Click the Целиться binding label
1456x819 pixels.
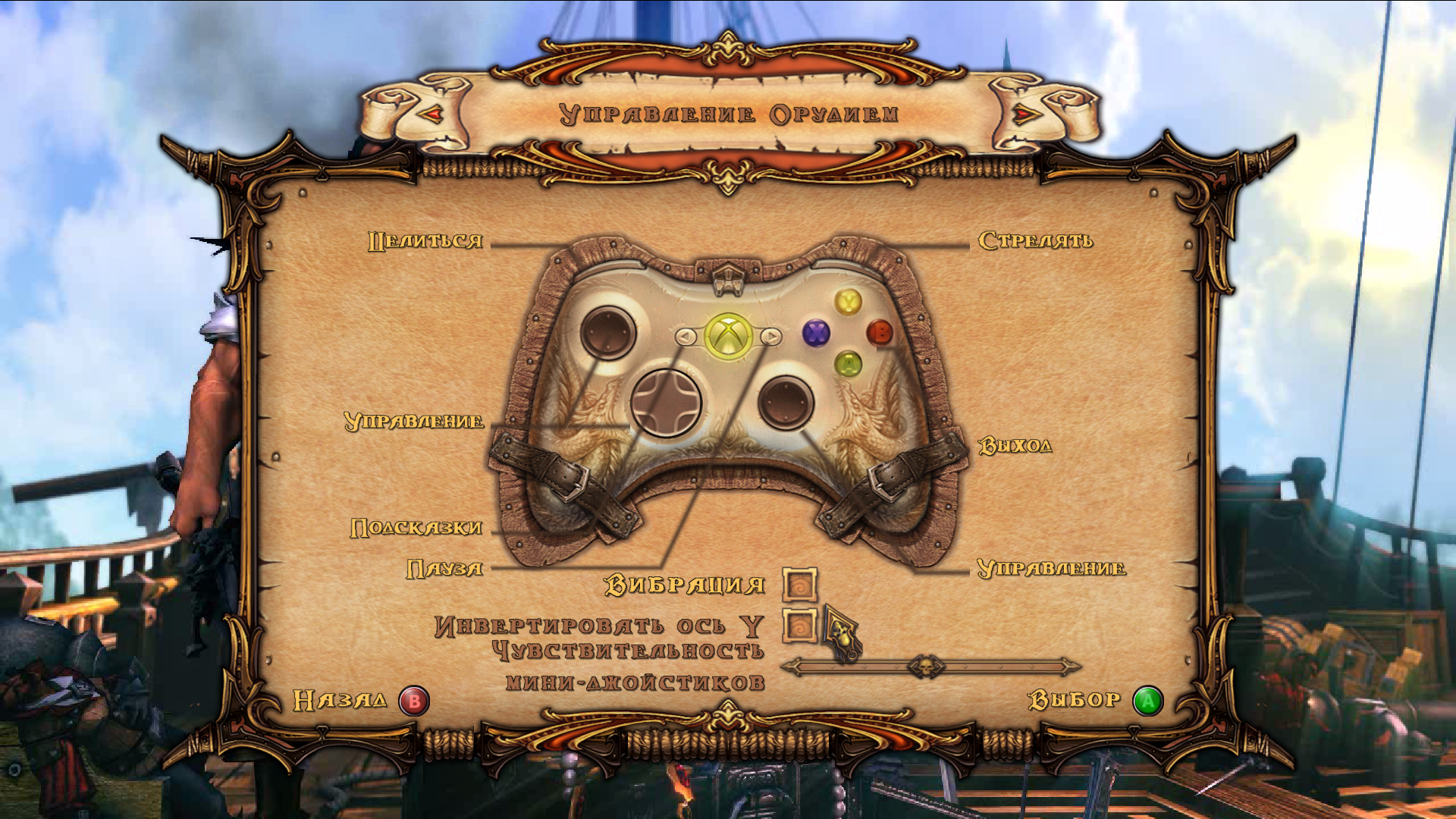425,241
